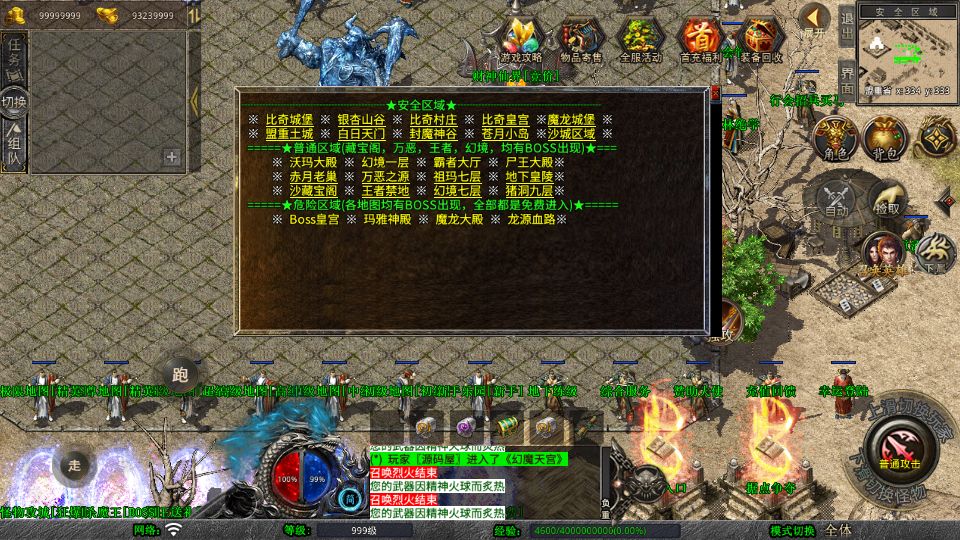Switch to the 组队 team tab
Image resolution: width=960 pixels, height=540 pixels.
[x=15, y=145]
